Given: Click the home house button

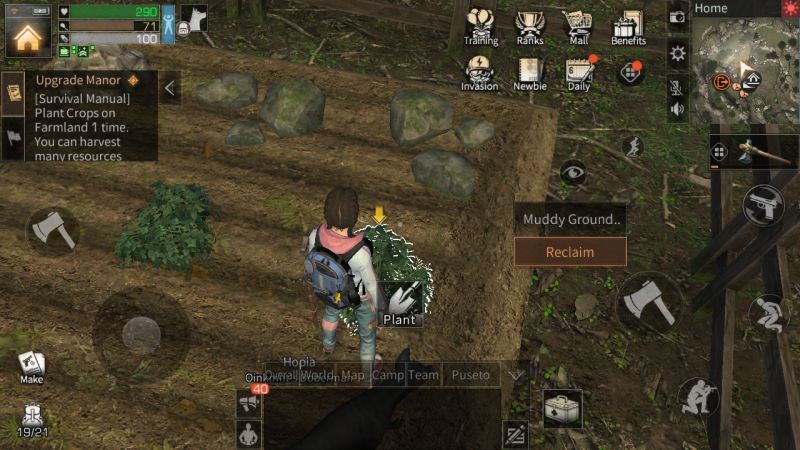Looking at the screenshot, I should pyautogui.click(x=28, y=38).
